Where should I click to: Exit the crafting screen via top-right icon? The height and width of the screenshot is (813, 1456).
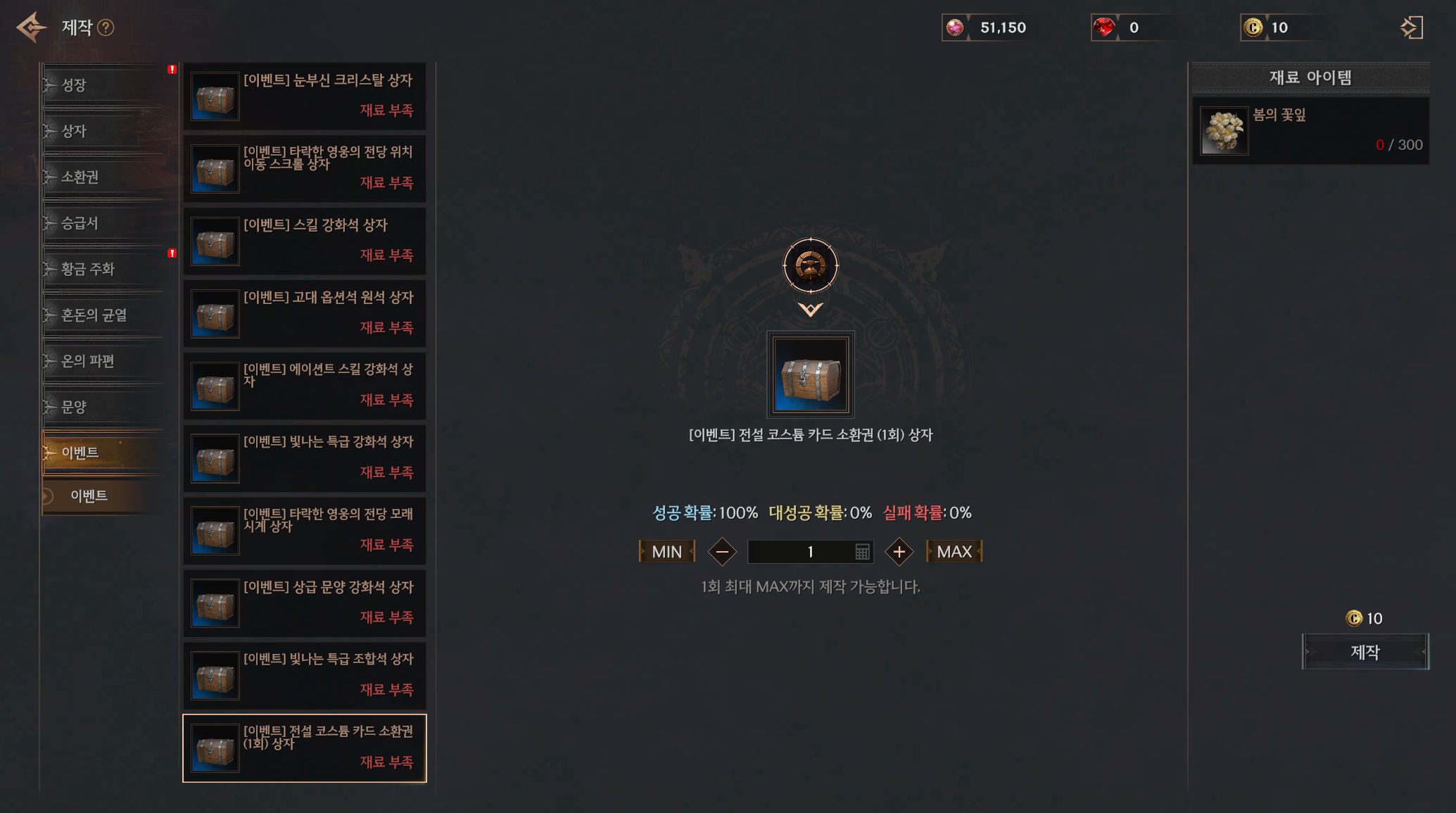[x=1411, y=27]
